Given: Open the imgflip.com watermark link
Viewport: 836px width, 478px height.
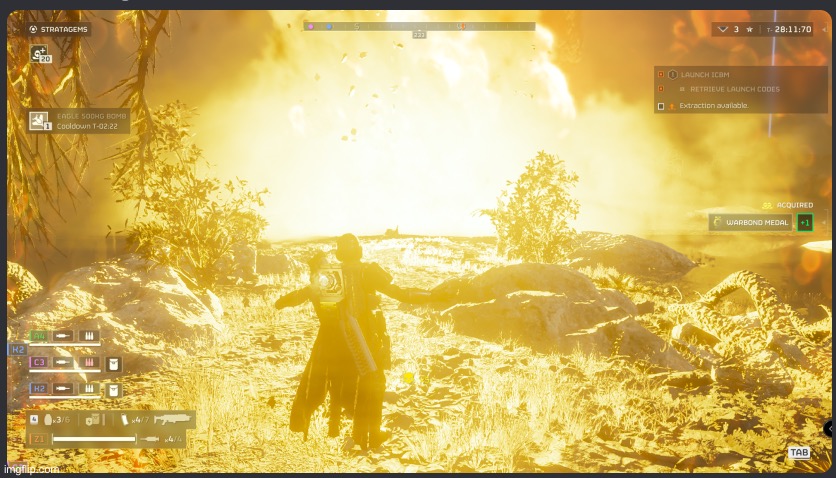Looking at the screenshot, I should coord(31,468).
